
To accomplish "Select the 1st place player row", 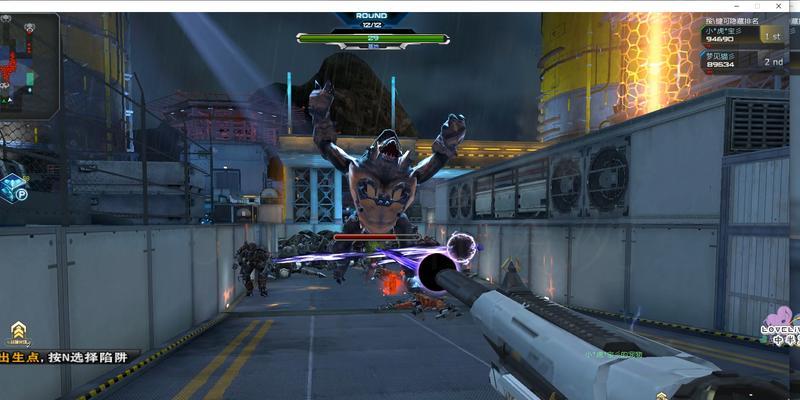I will 745,35.
